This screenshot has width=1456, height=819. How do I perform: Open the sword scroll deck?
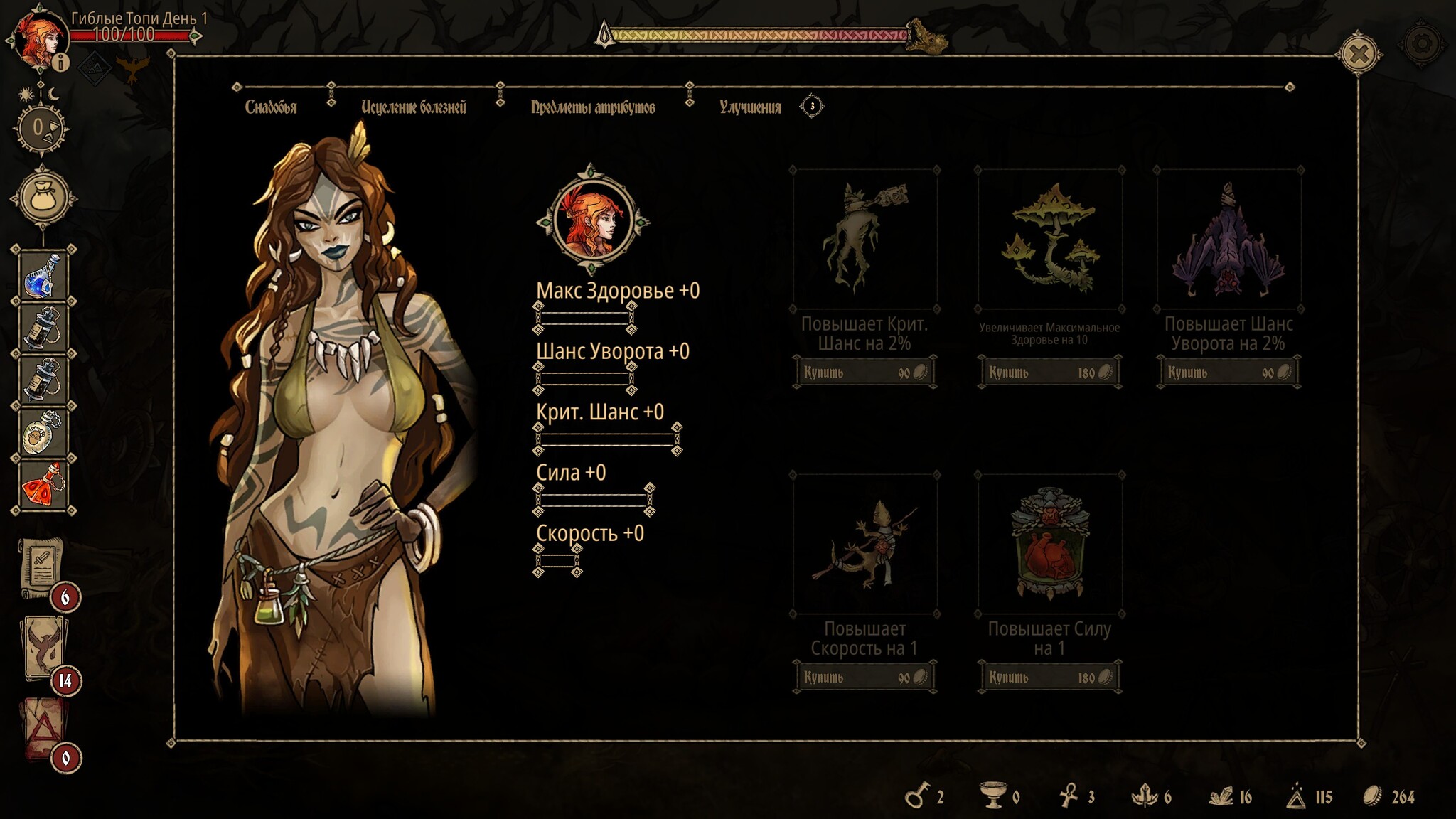[x=43, y=569]
